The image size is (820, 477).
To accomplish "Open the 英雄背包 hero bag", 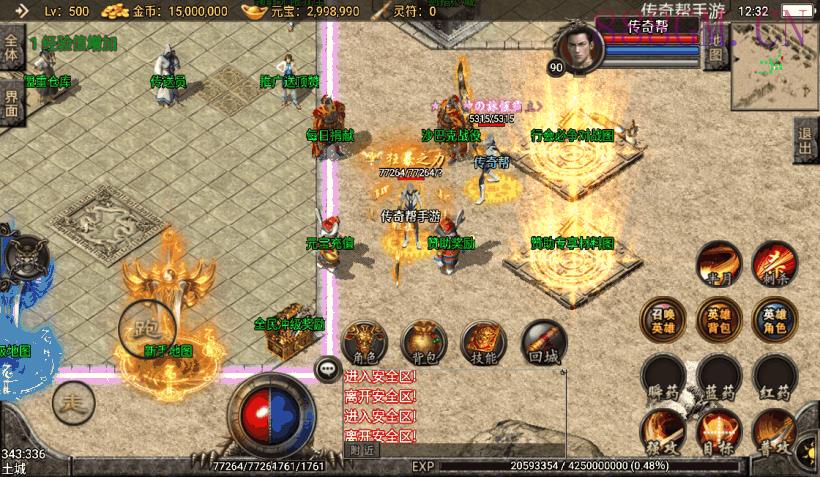I will (718, 318).
